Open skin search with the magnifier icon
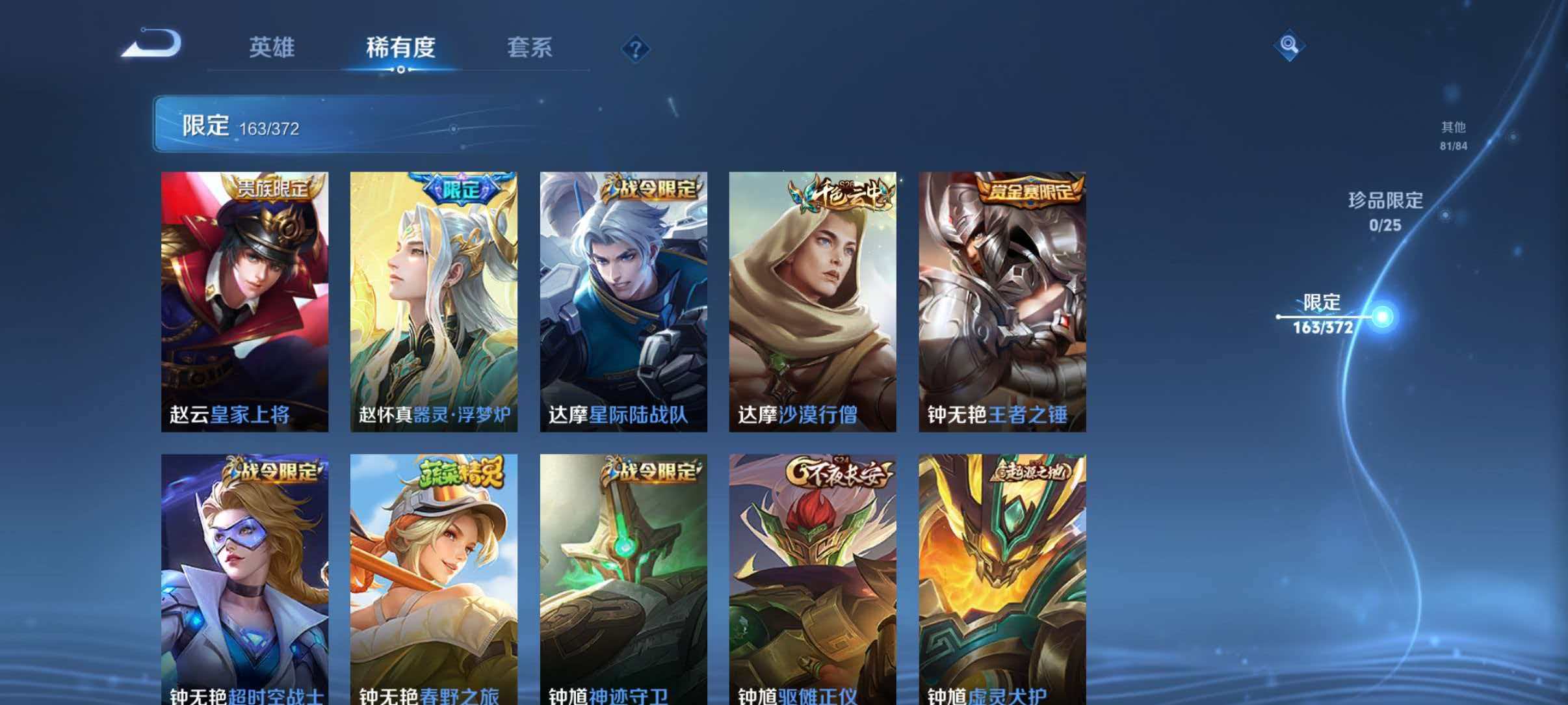The width and height of the screenshot is (1568, 705). [x=1289, y=46]
